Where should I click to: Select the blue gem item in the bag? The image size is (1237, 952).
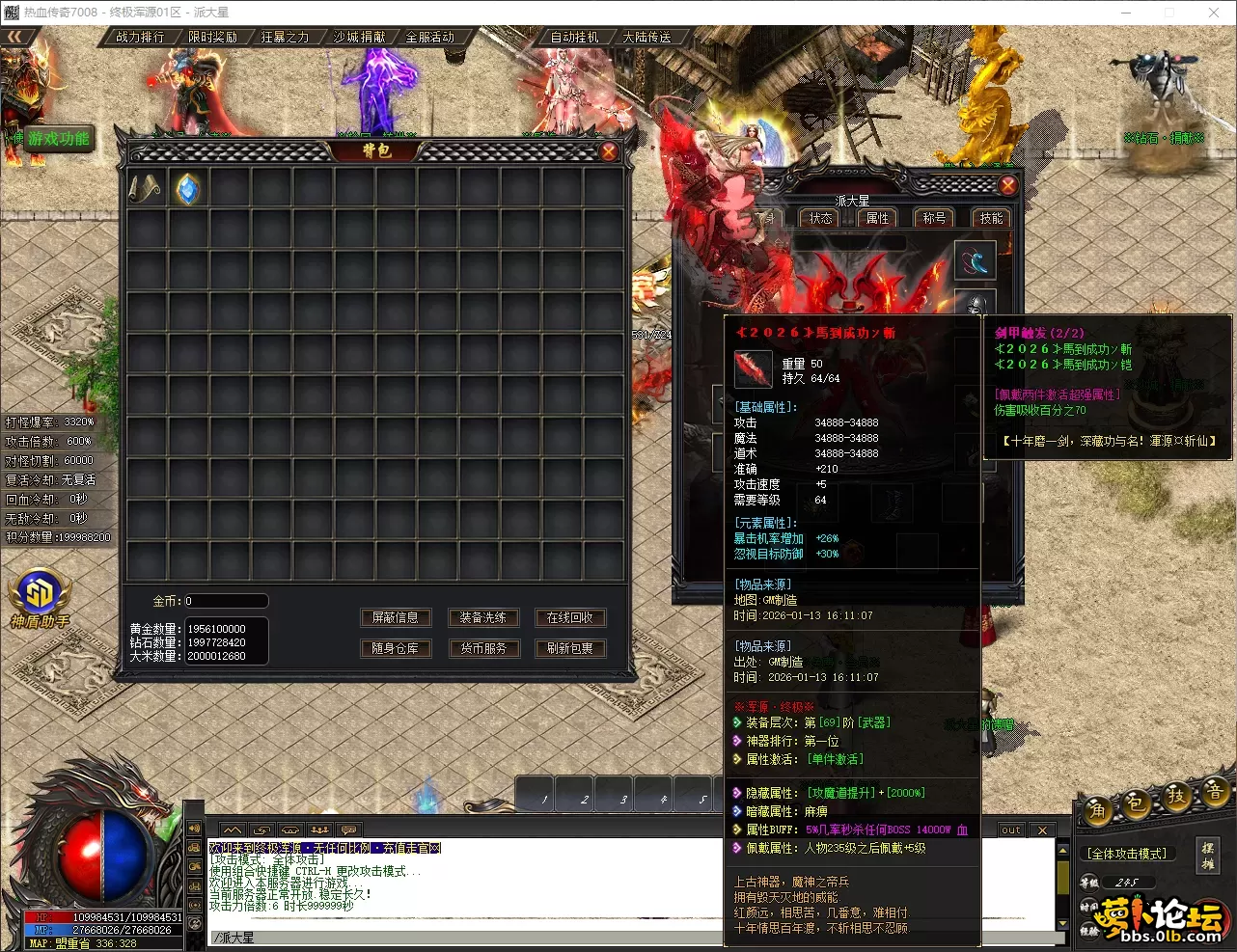point(188,189)
